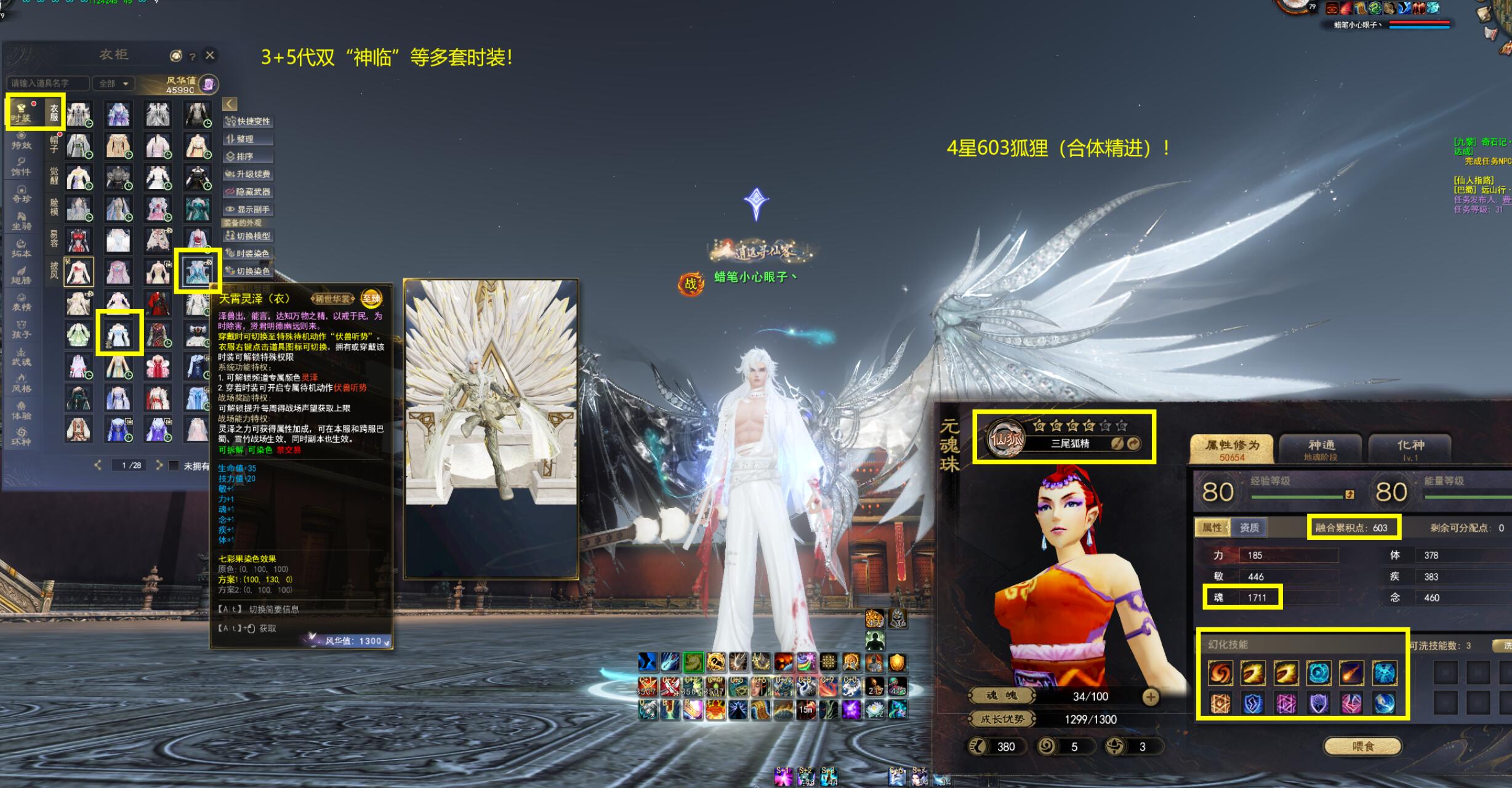Close the 衣柜 wardrobe window
This screenshot has width=1512, height=788.
(210, 55)
